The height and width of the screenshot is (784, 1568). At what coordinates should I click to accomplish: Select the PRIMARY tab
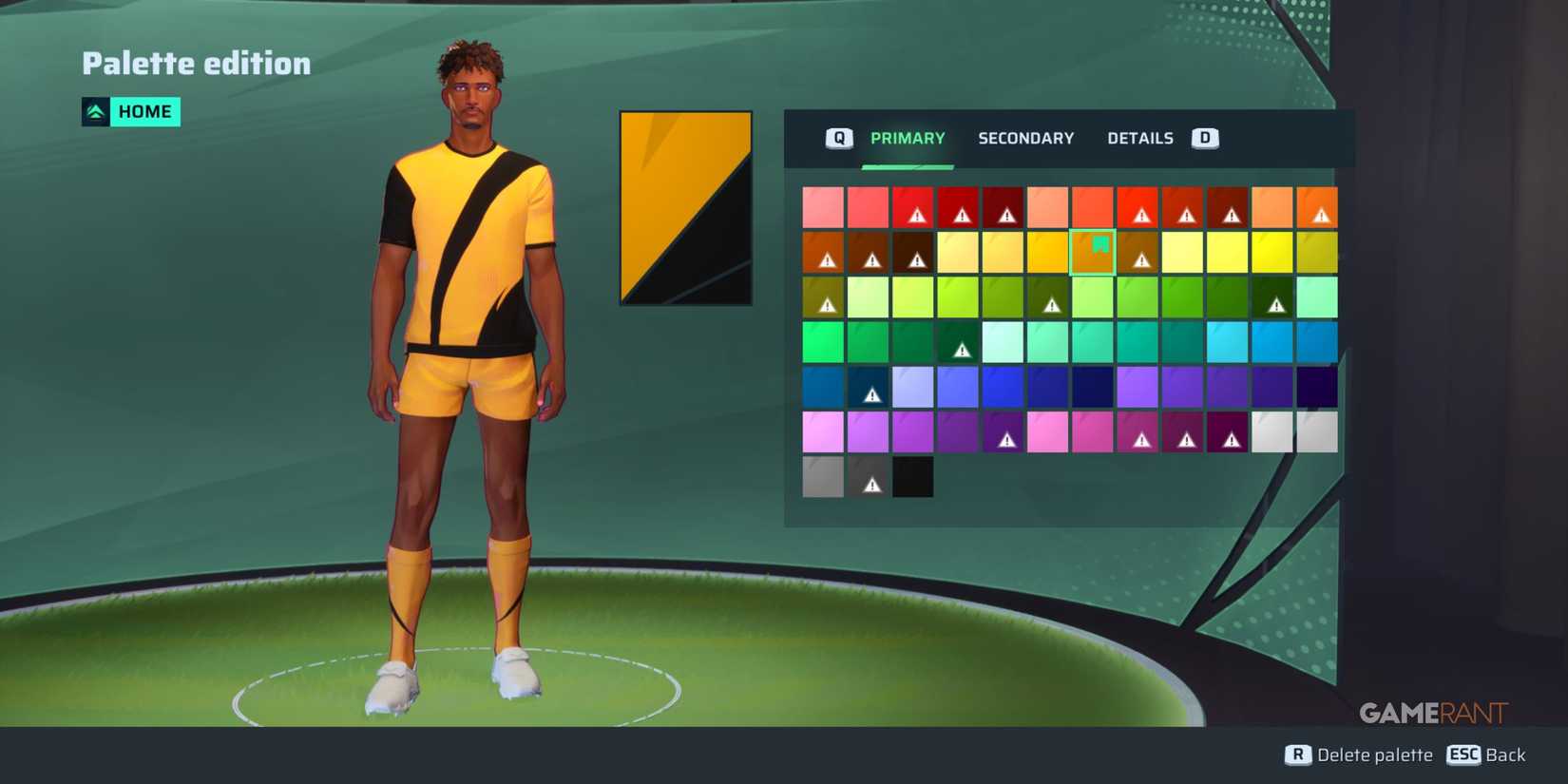(x=908, y=138)
